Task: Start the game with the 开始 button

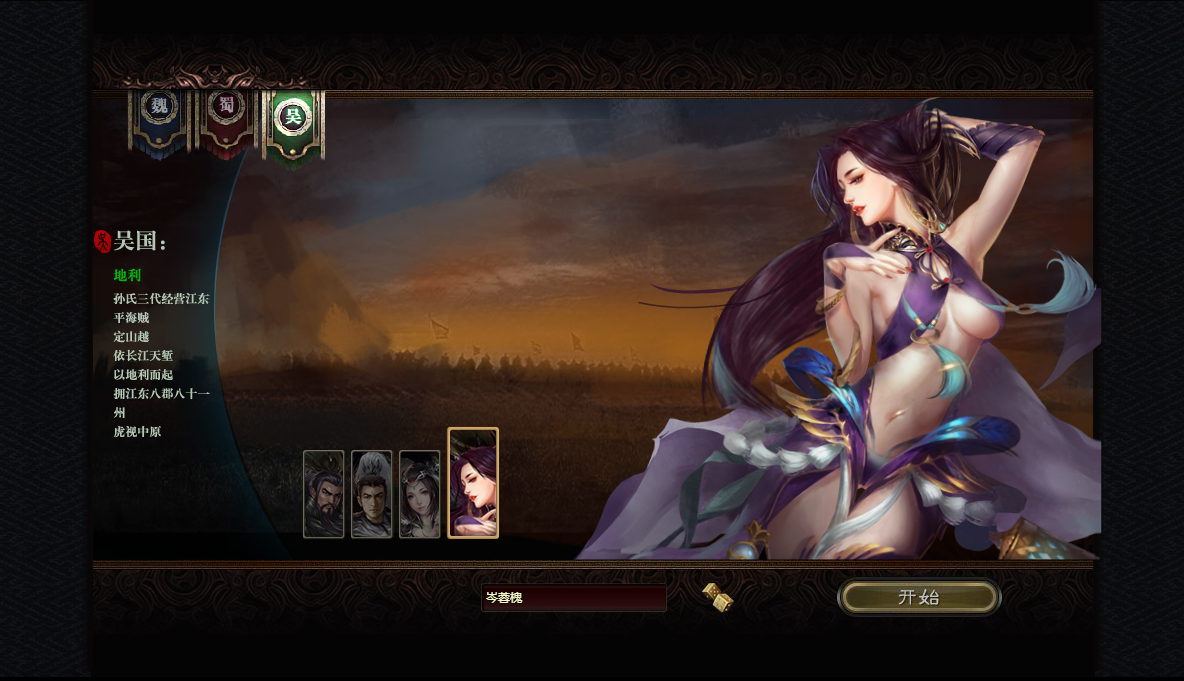Action: (919, 597)
